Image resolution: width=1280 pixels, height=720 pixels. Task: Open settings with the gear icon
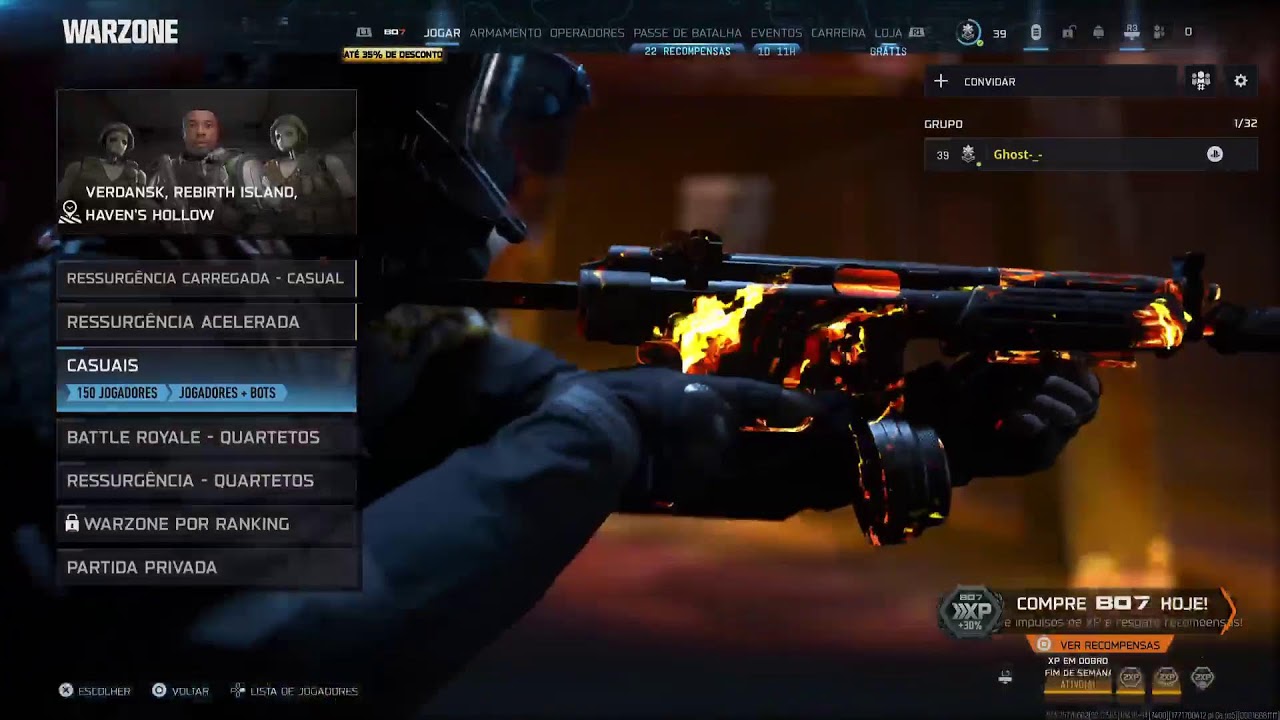point(1241,81)
